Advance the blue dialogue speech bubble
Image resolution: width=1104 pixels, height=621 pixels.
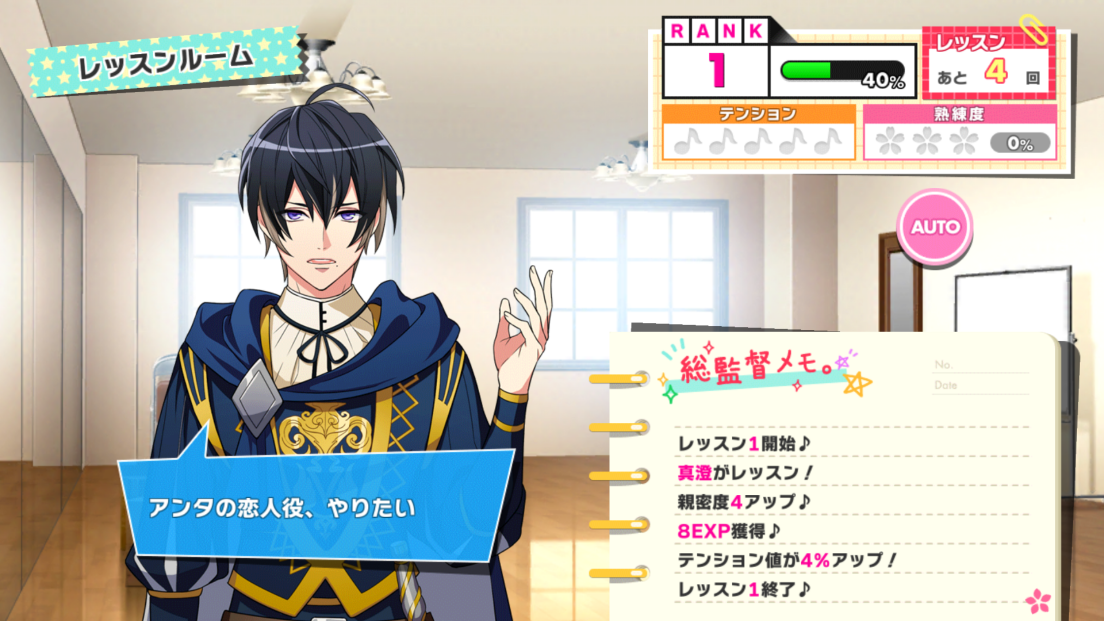tap(318, 506)
